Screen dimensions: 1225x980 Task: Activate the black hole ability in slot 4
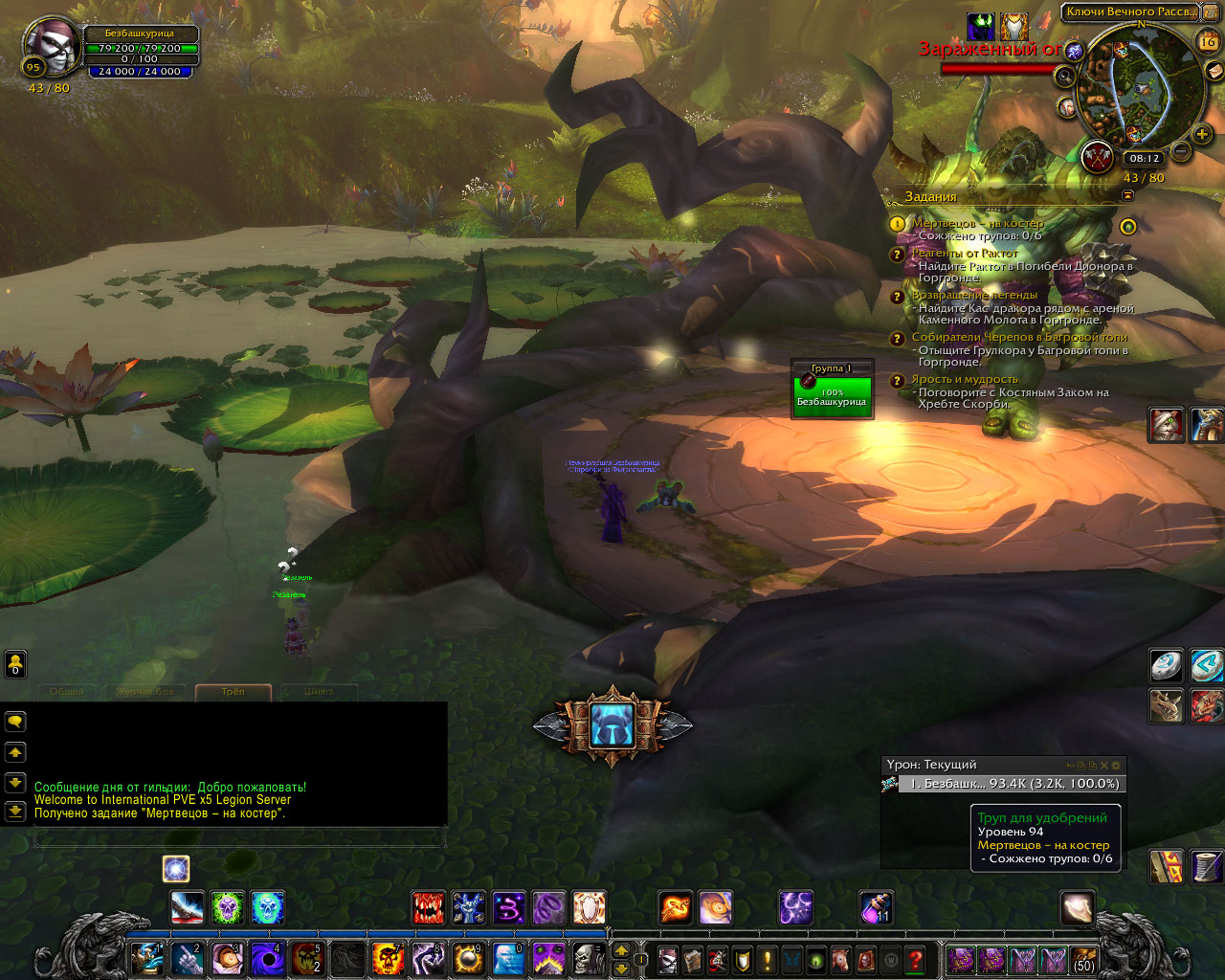(267, 958)
